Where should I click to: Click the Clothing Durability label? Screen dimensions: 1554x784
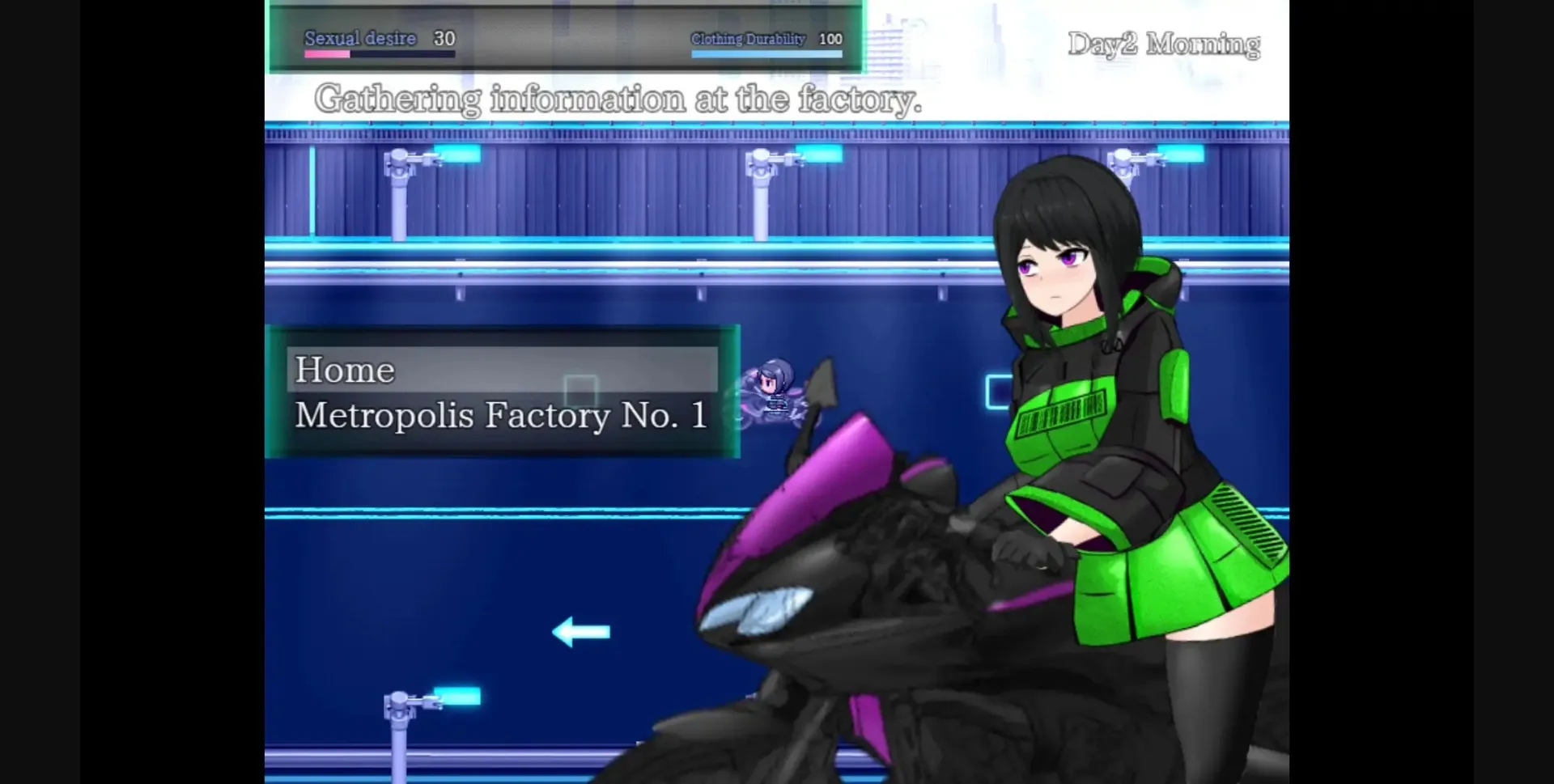tap(747, 38)
